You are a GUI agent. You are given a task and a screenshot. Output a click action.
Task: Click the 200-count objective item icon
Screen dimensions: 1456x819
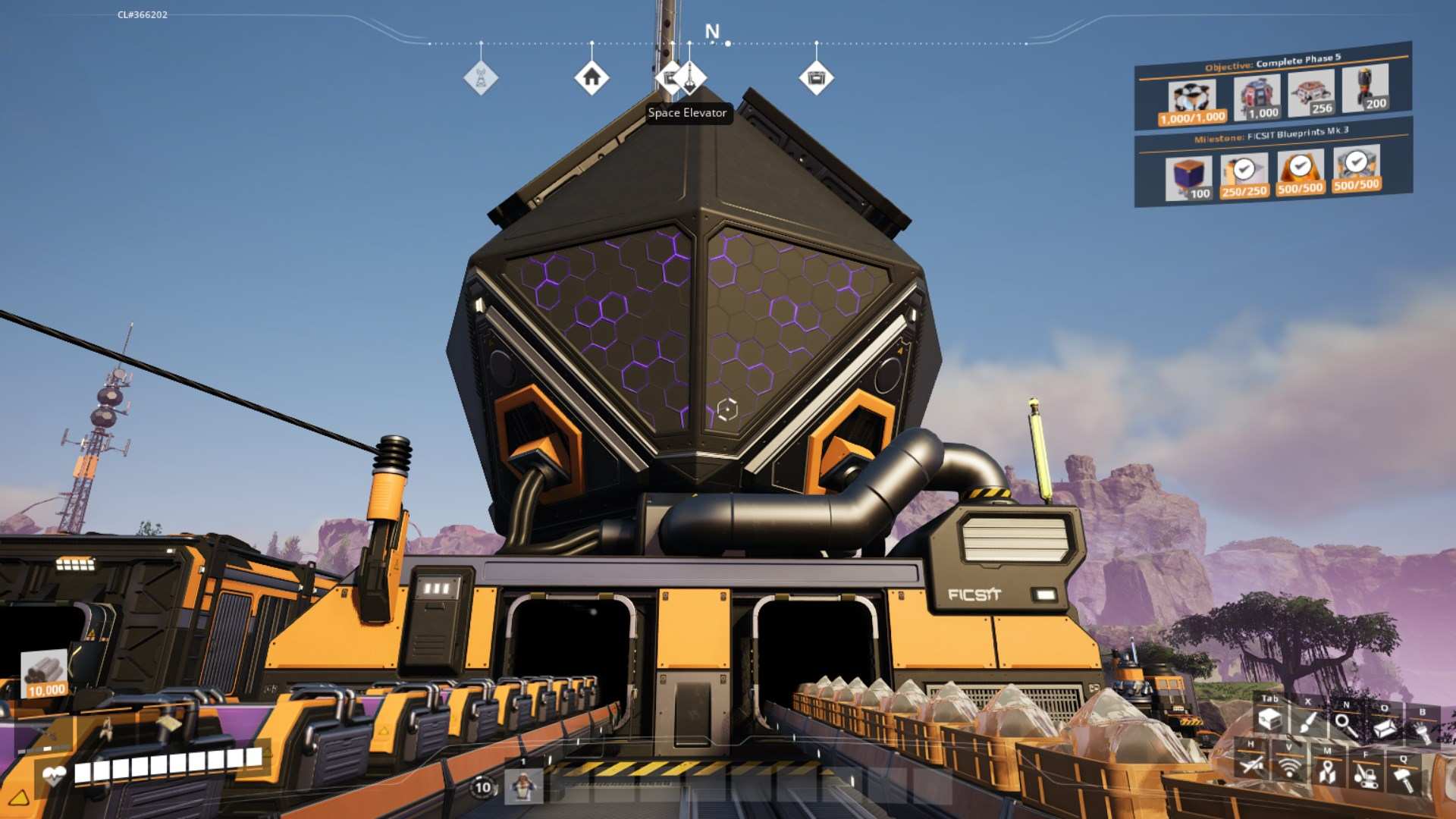coord(1365,89)
